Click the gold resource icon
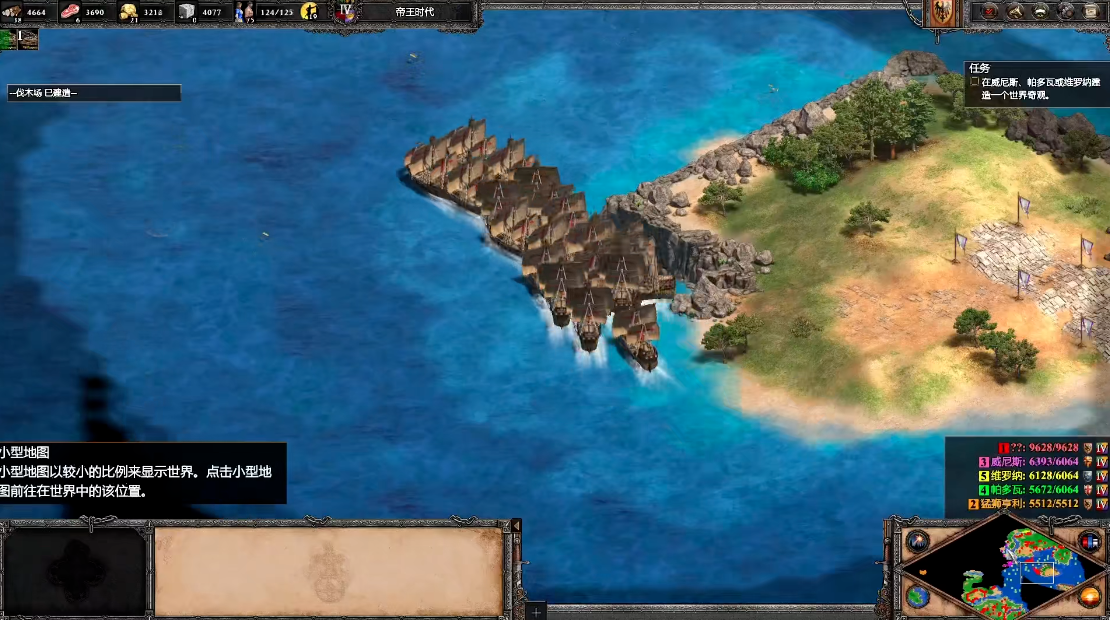The width and height of the screenshot is (1110, 620). (130, 12)
